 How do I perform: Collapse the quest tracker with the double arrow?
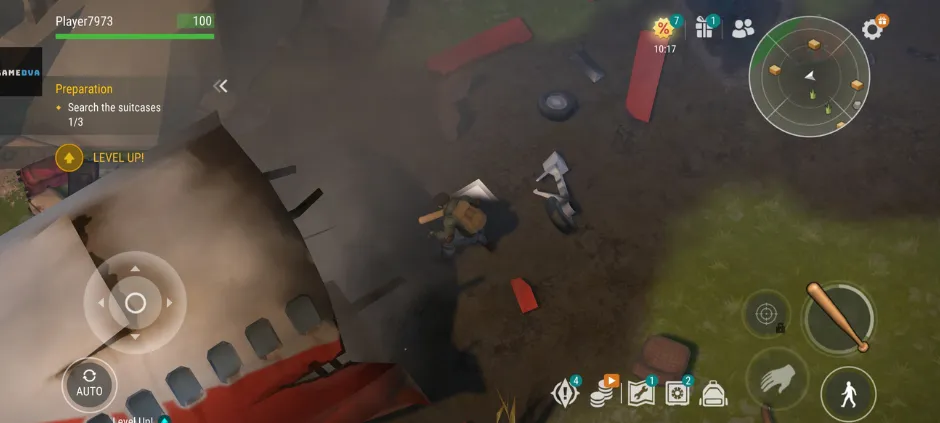tap(221, 86)
